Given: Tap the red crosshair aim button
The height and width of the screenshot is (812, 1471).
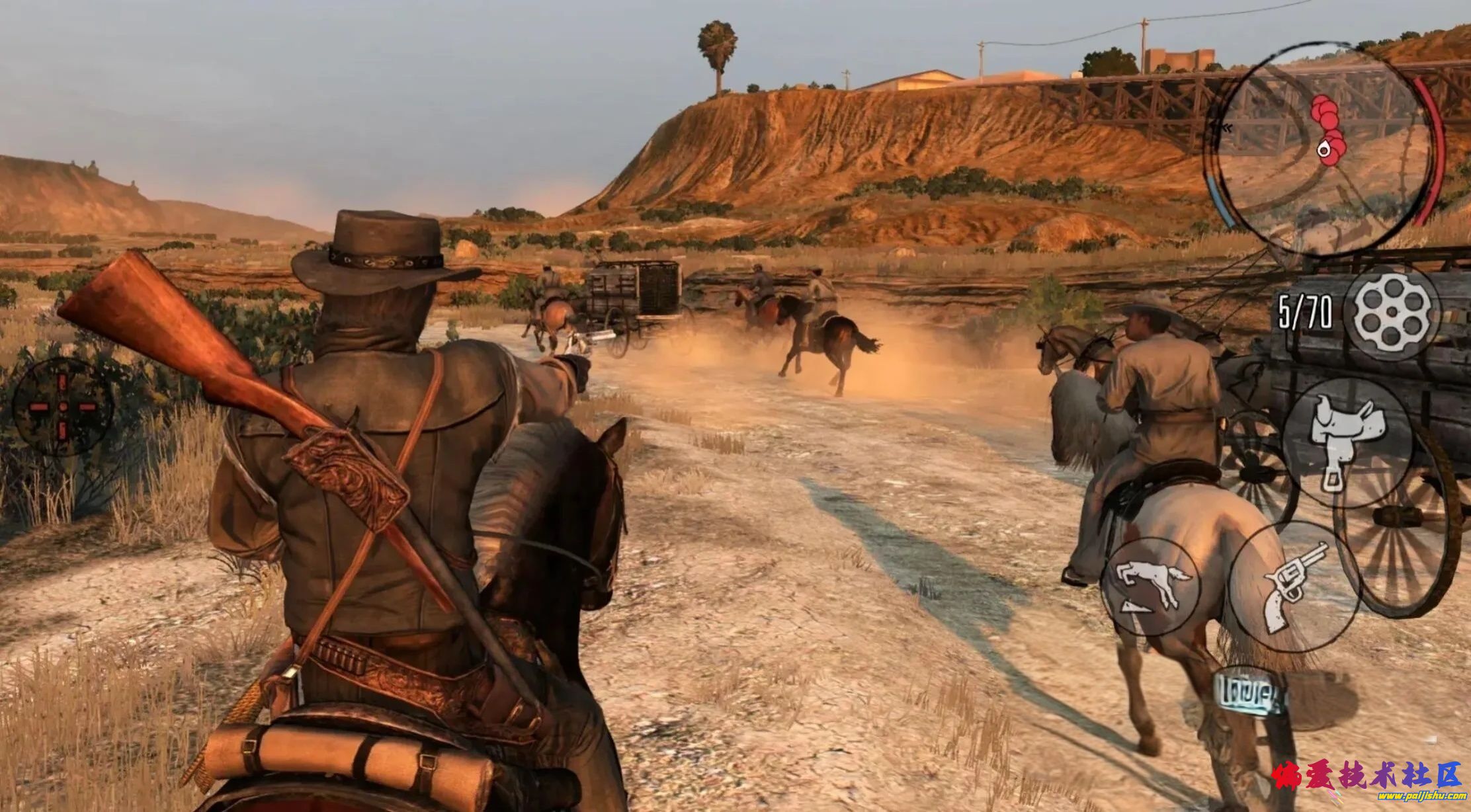Looking at the screenshot, I should 63,407.
